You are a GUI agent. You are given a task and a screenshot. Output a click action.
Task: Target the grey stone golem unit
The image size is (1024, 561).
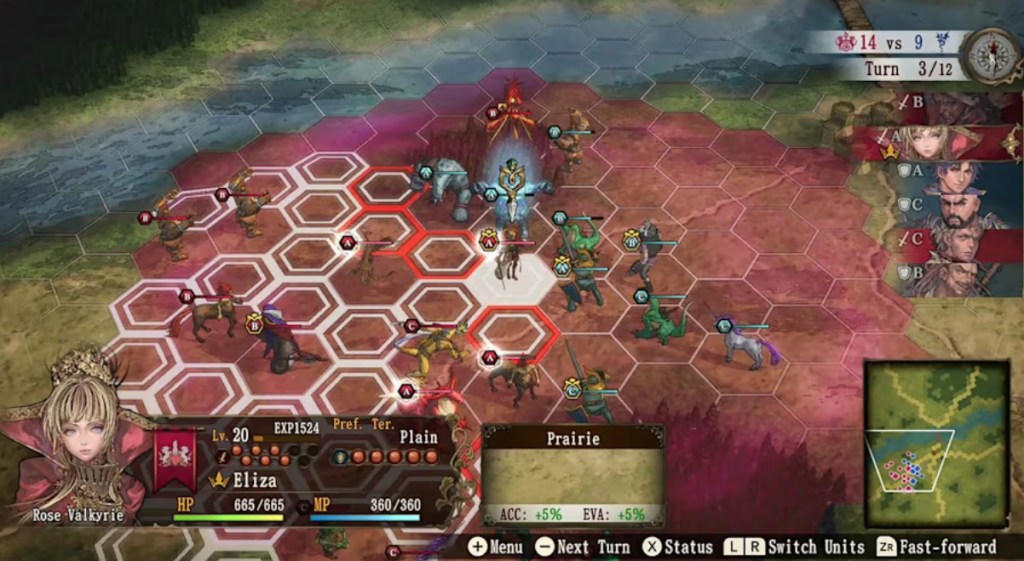coord(446,190)
